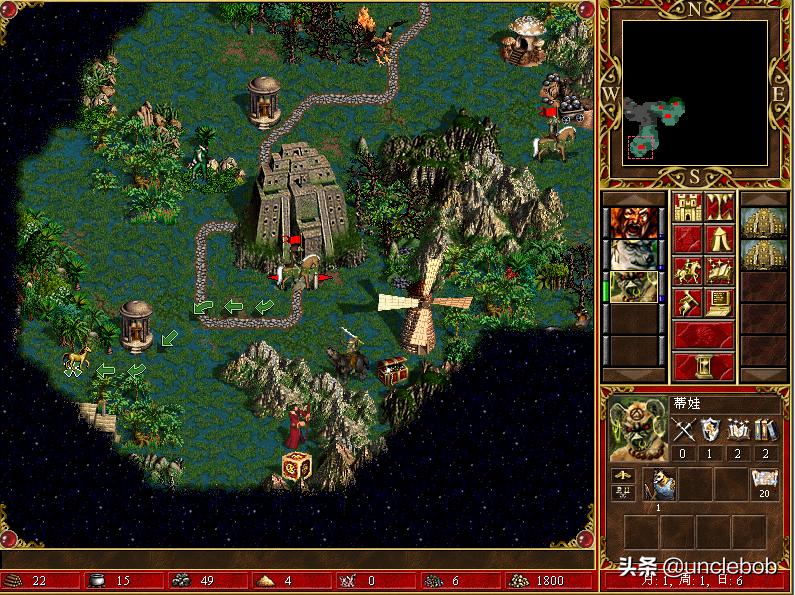Select the grey beast hero portrait
Image resolution: width=795 pixels, height=595 pixels.
tap(631, 254)
